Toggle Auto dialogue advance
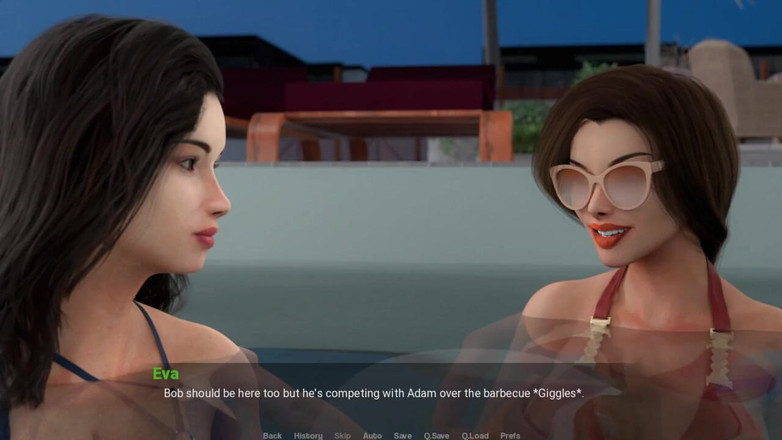 tap(372, 435)
